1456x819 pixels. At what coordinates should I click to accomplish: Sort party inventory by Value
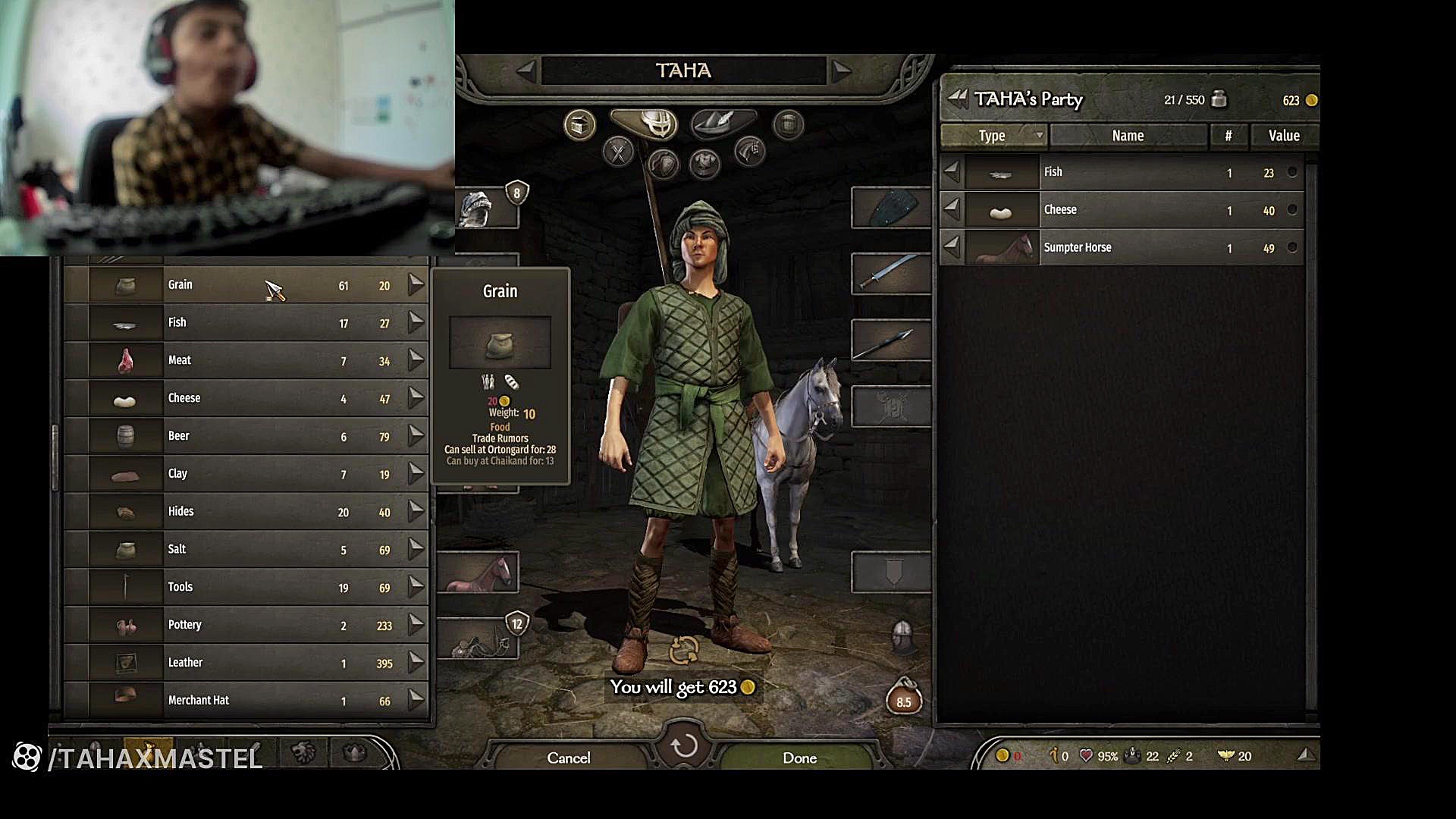pos(1284,136)
